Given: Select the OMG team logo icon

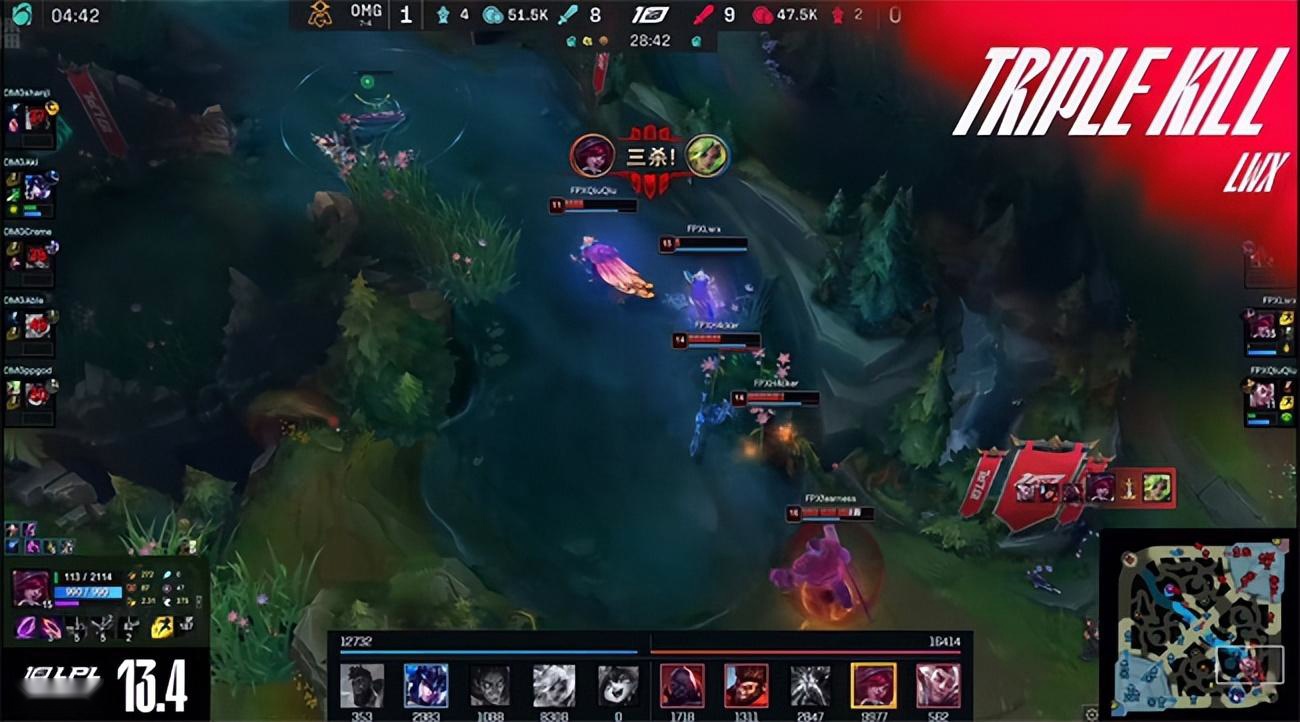Looking at the screenshot, I should tap(318, 14).
